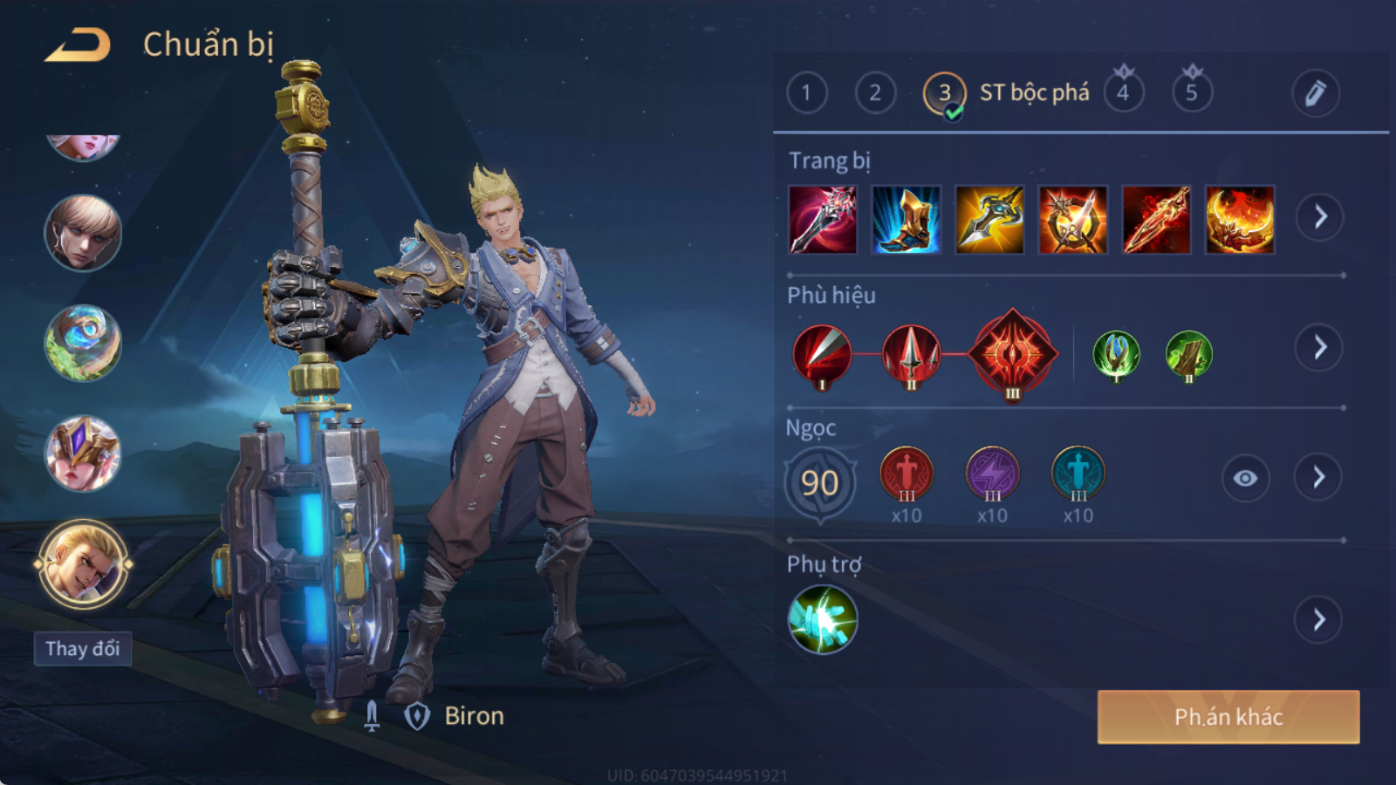This screenshot has width=1396, height=785.
Task: Click the Thay đổi change button
Action: click(x=83, y=648)
